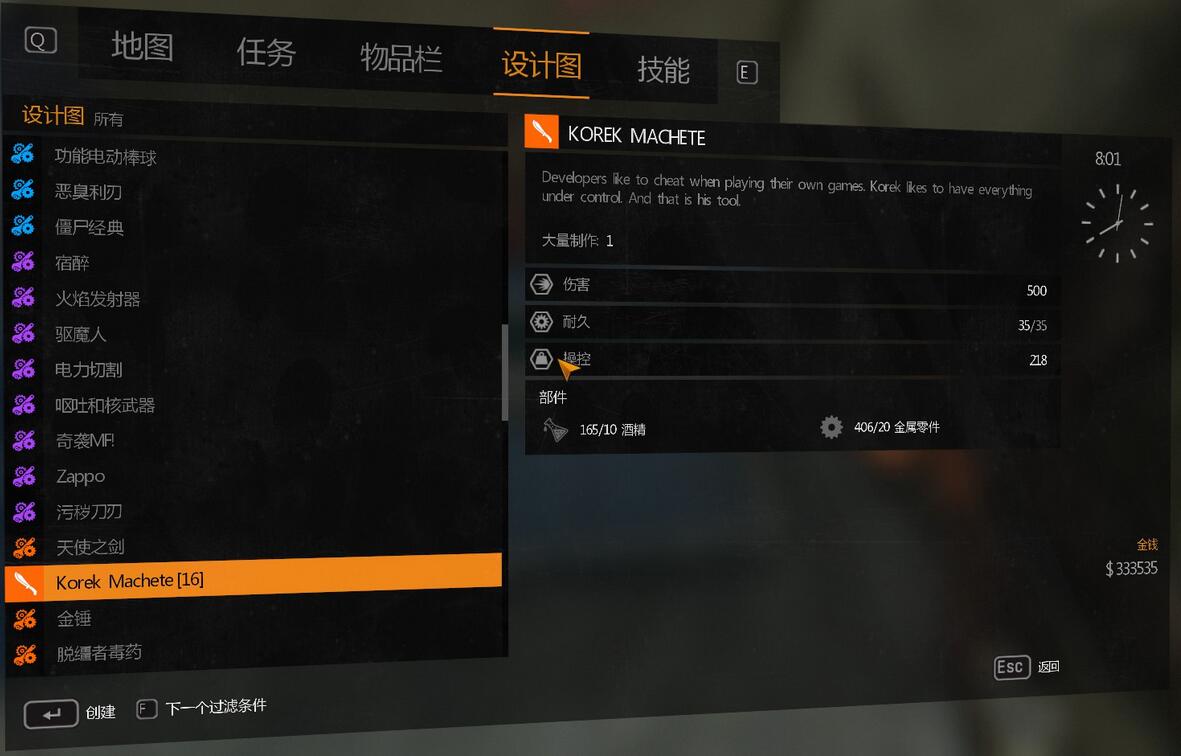Choose the 驱魔人 blueprint

(x=80, y=334)
